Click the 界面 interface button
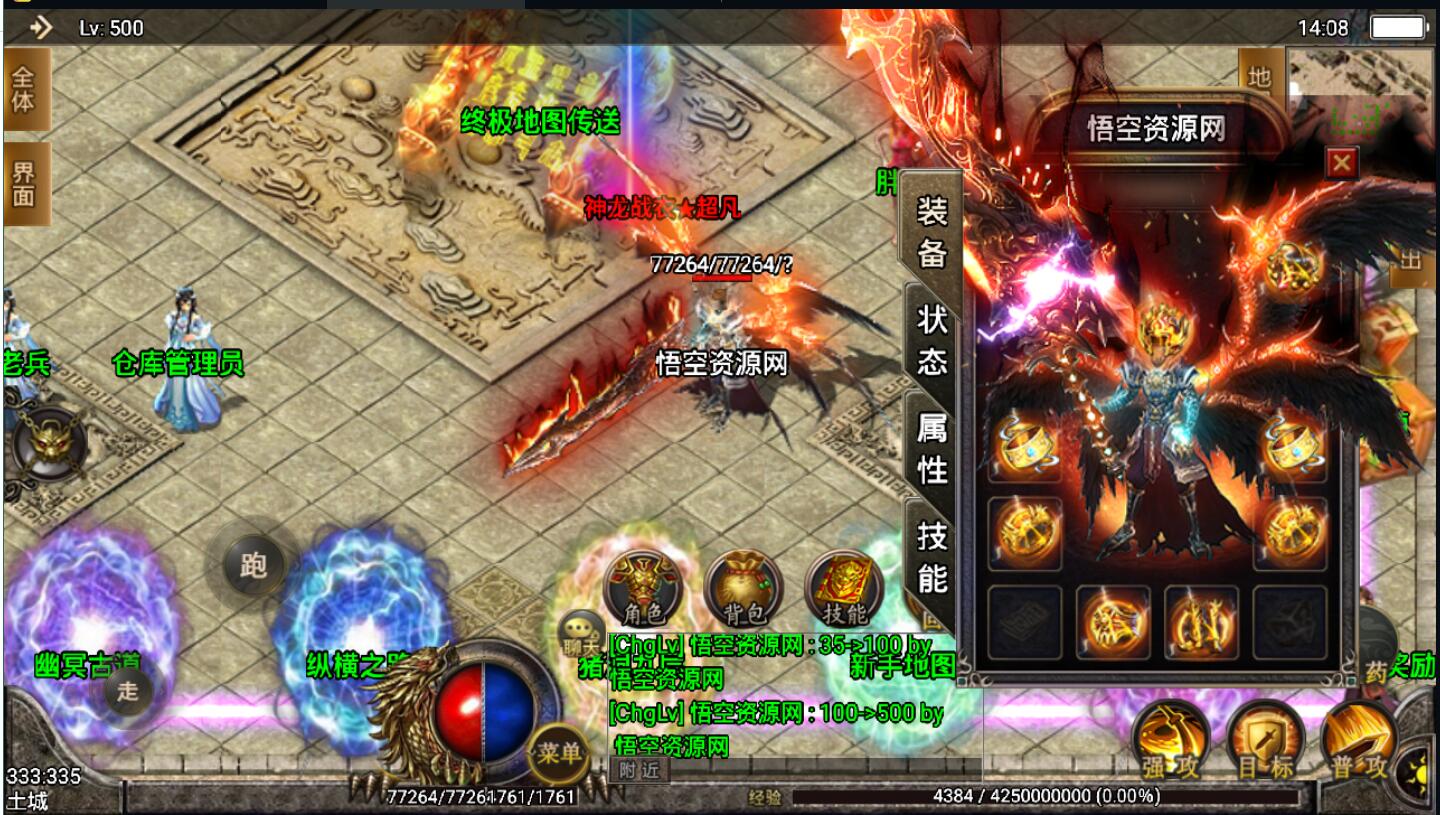The image size is (1440, 815). click(23, 183)
